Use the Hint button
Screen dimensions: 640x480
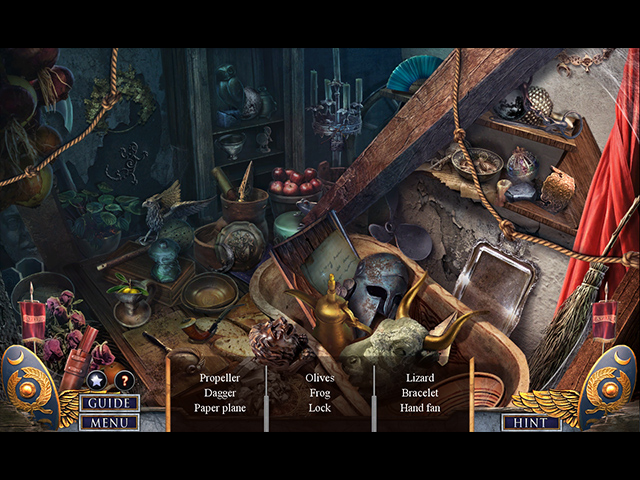pos(531,422)
